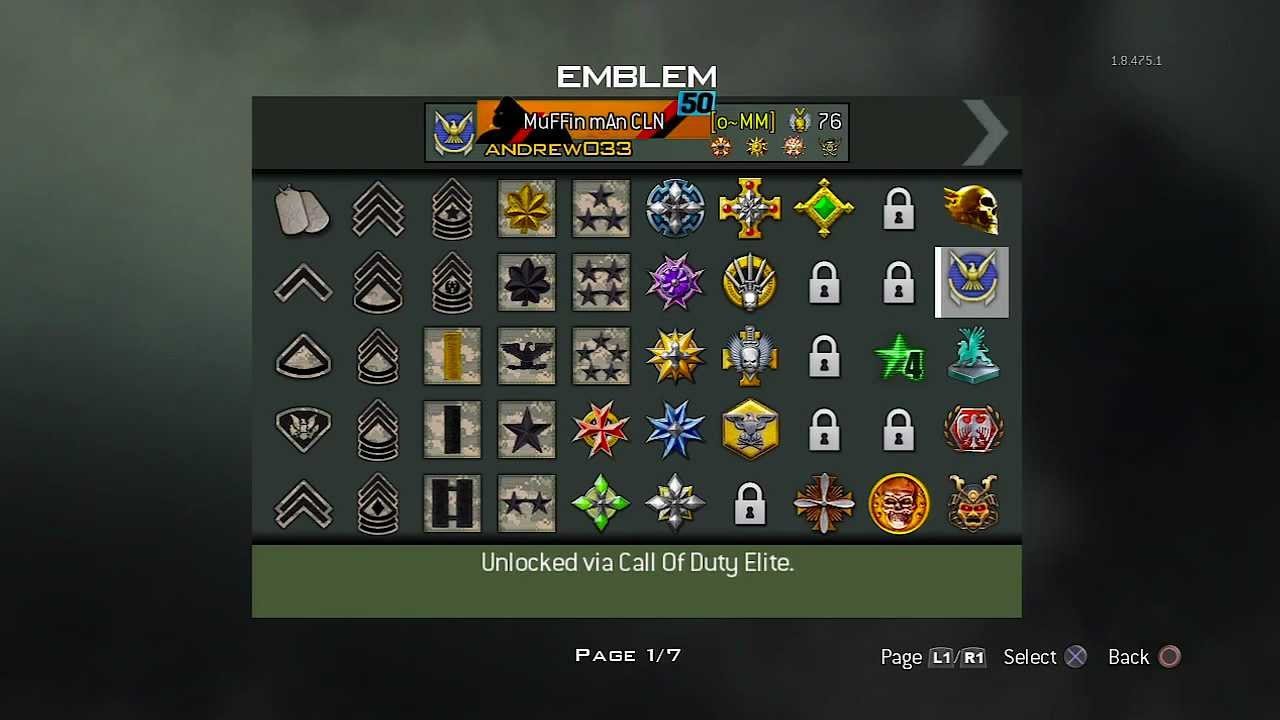Pick the orange laughing skull coin emblem
Image resolution: width=1280 pixels, height=720 pixels.
[898, 503]
